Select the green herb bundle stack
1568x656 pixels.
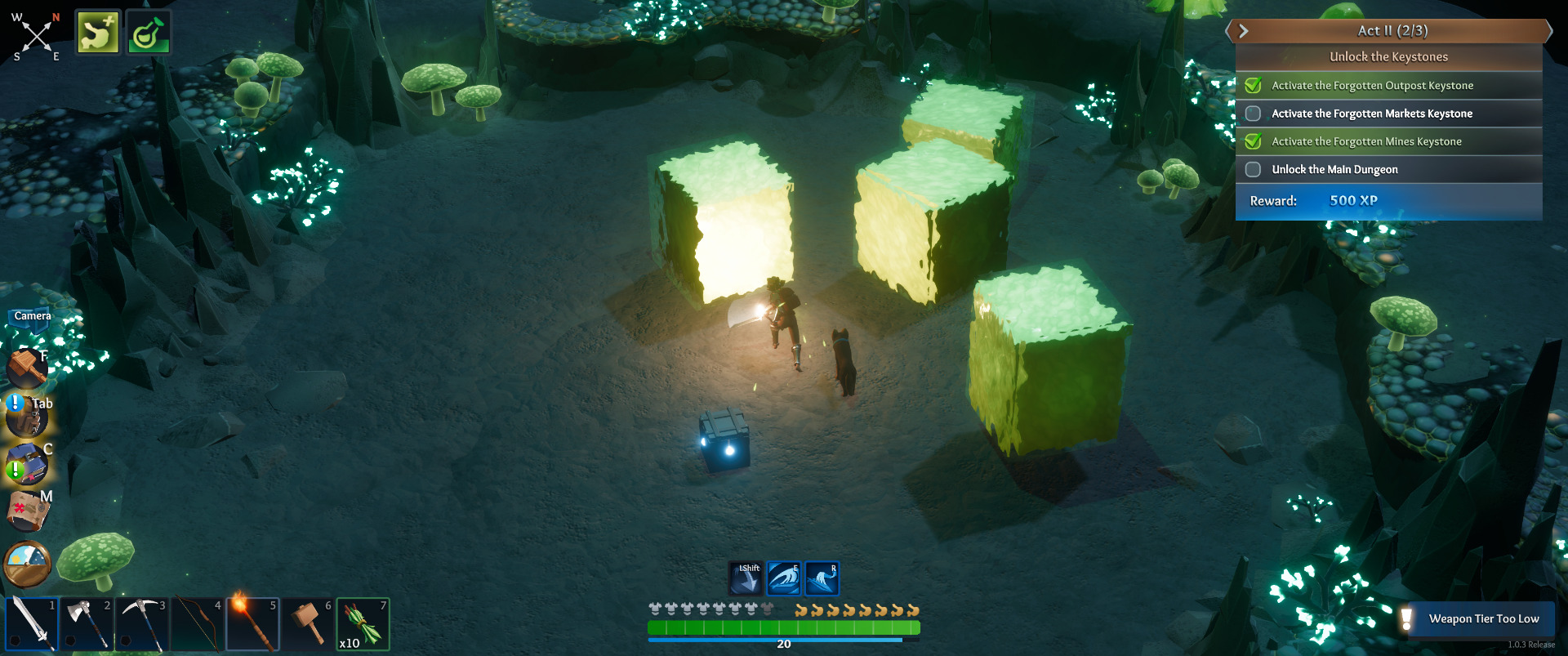click(x=363, y=624)
